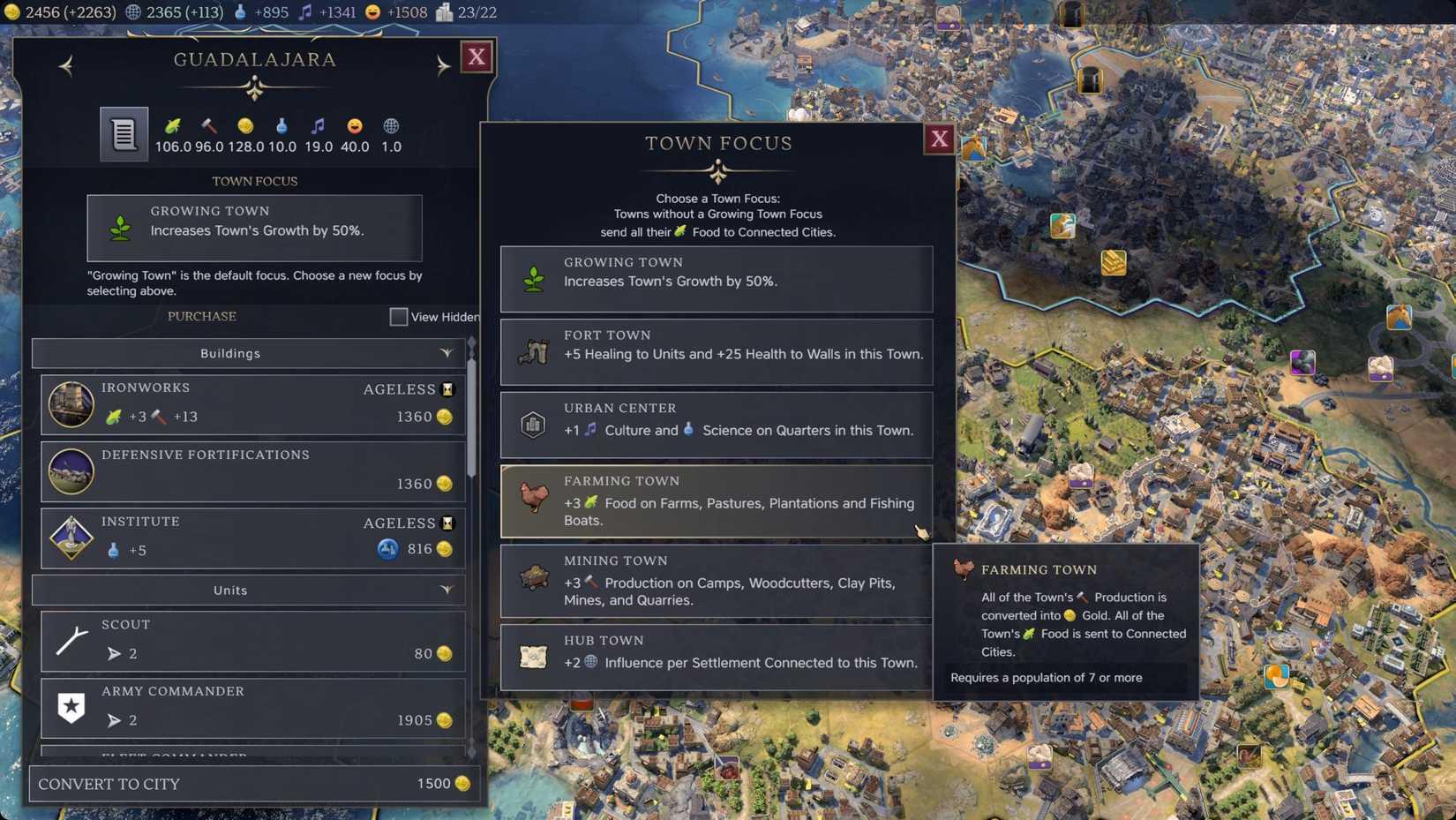Select the Scout unit icon
The height and width of the screenshot is (820, 1456).
pos(71,640)
